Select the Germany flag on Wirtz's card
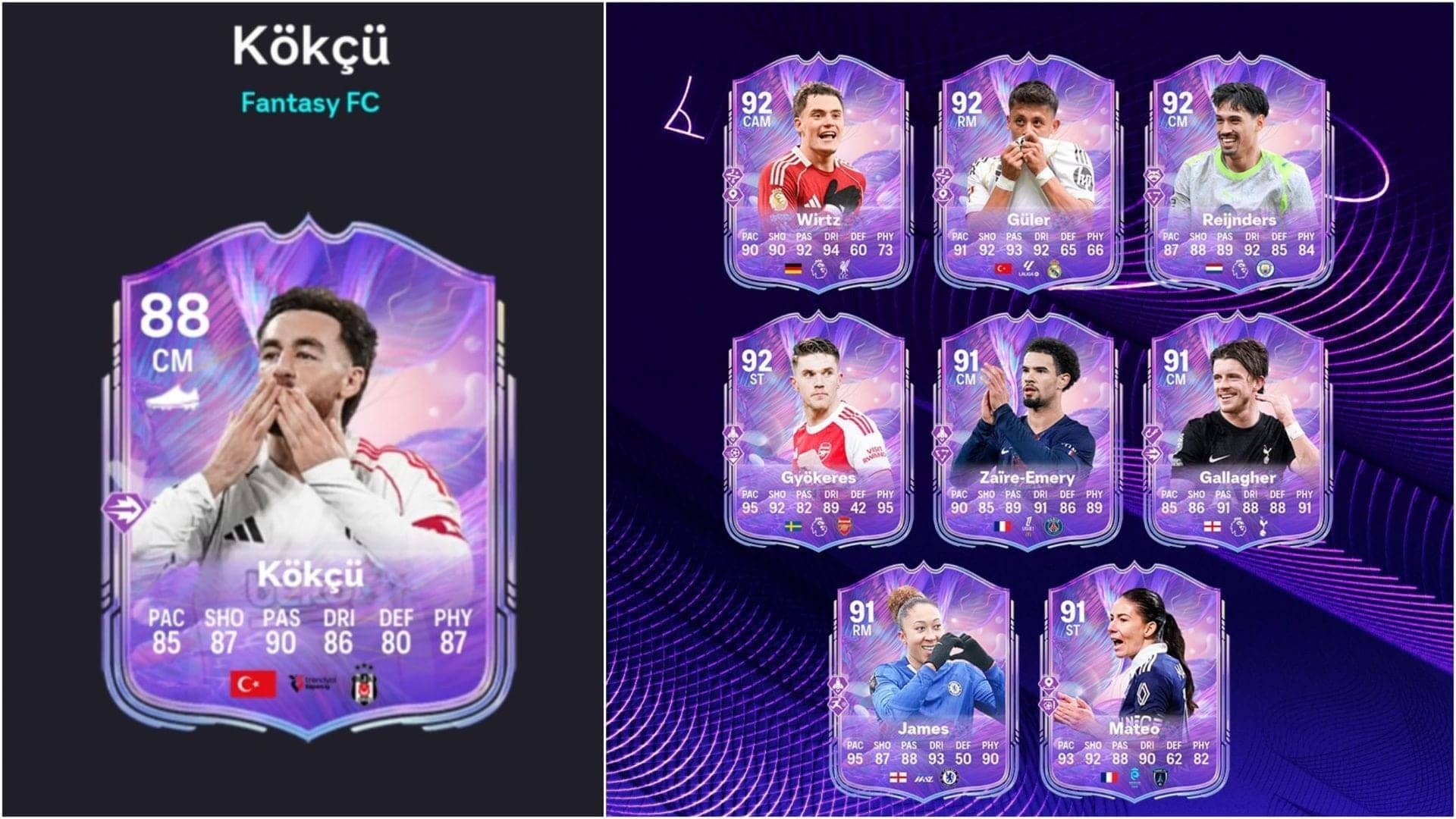The height and width of the screenshot is (819, 1456). [x=792, y=268]
